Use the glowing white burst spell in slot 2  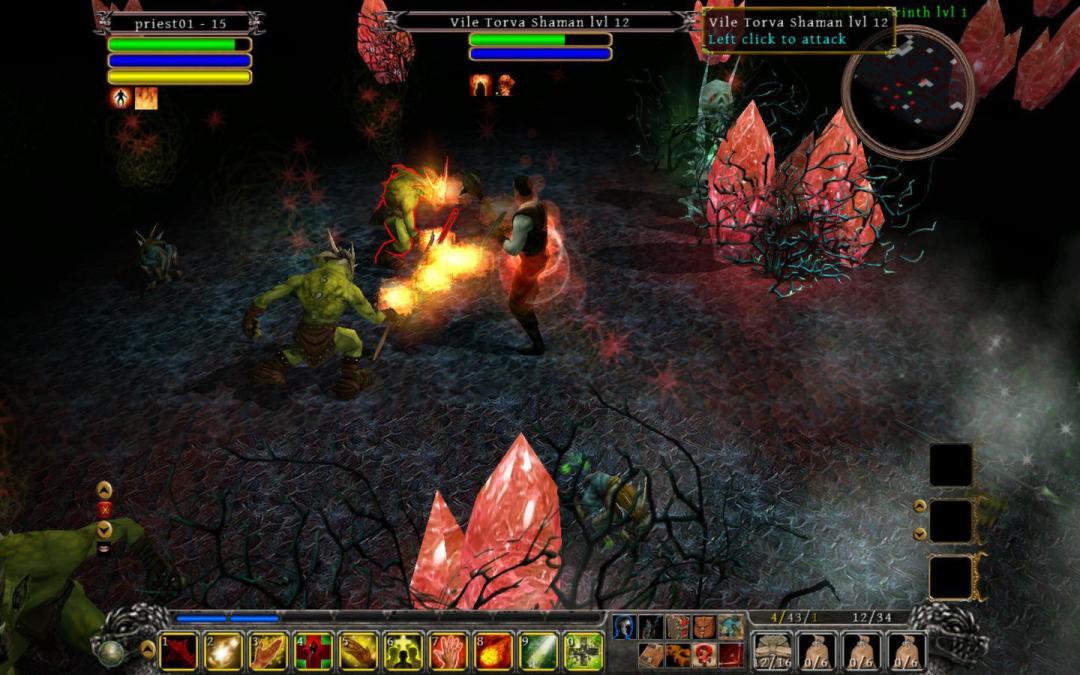click(x=224, y=652)
